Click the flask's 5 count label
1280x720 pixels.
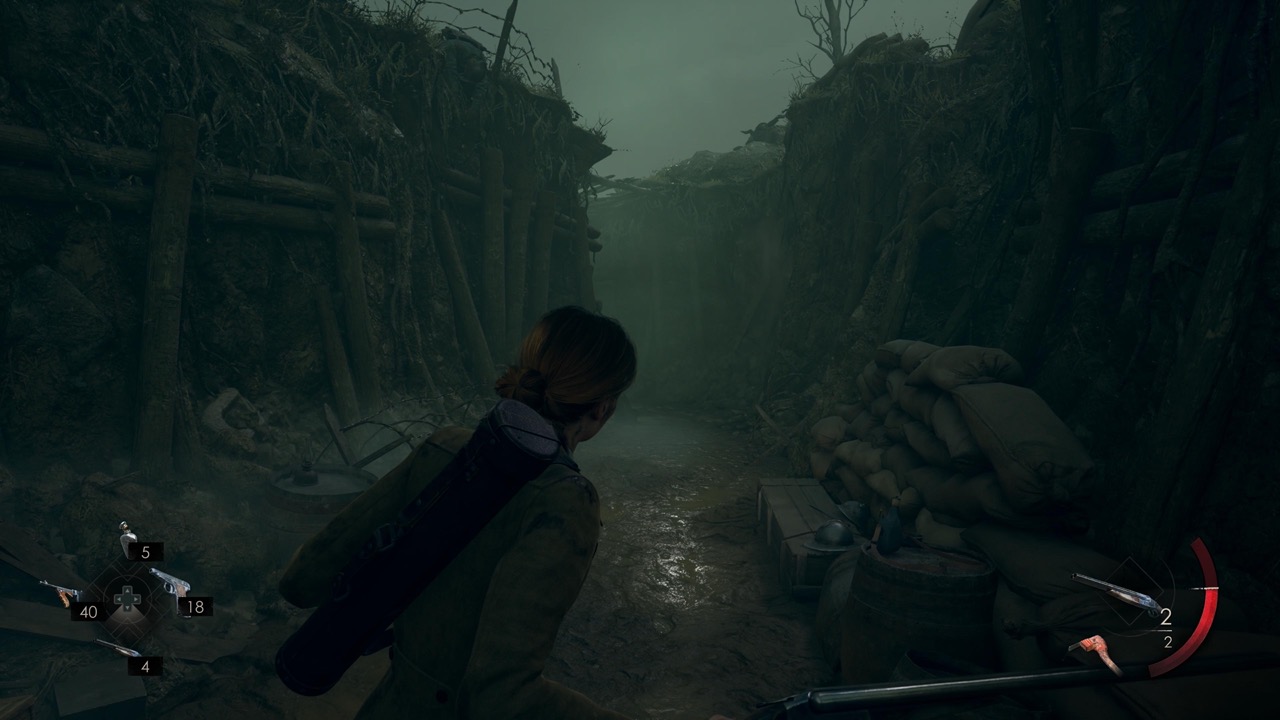(x=146, y=553)
